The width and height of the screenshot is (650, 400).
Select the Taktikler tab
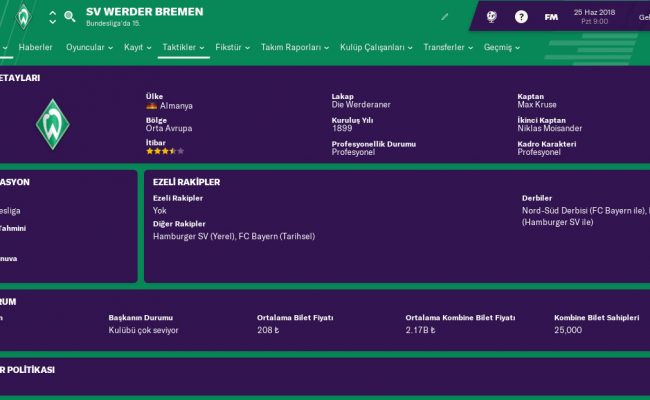(185, 48)
